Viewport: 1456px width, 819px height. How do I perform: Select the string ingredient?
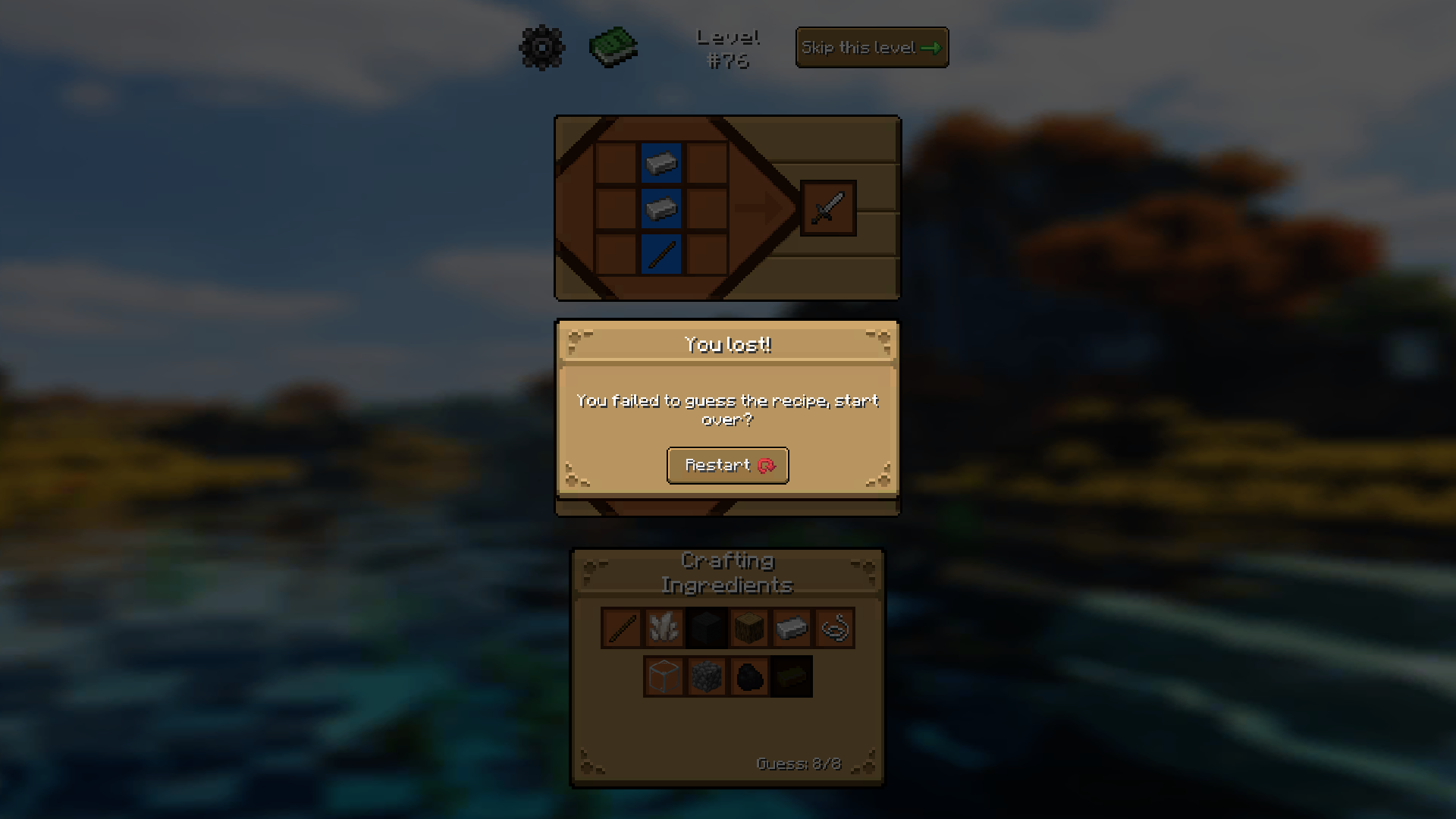(x=833, y=627)
